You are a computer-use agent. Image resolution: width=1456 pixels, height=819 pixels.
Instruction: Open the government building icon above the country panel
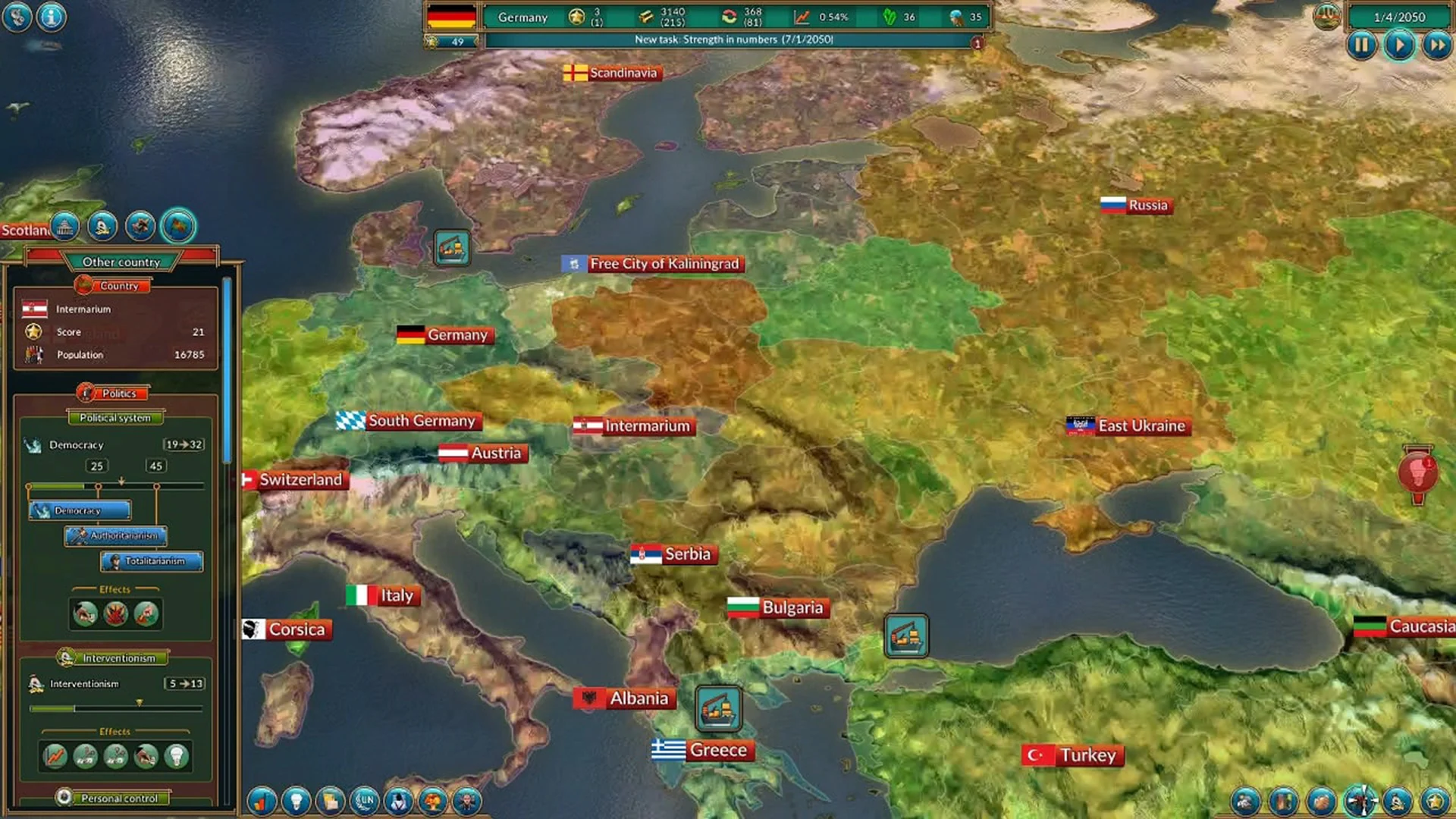click(x=67, y=226)
